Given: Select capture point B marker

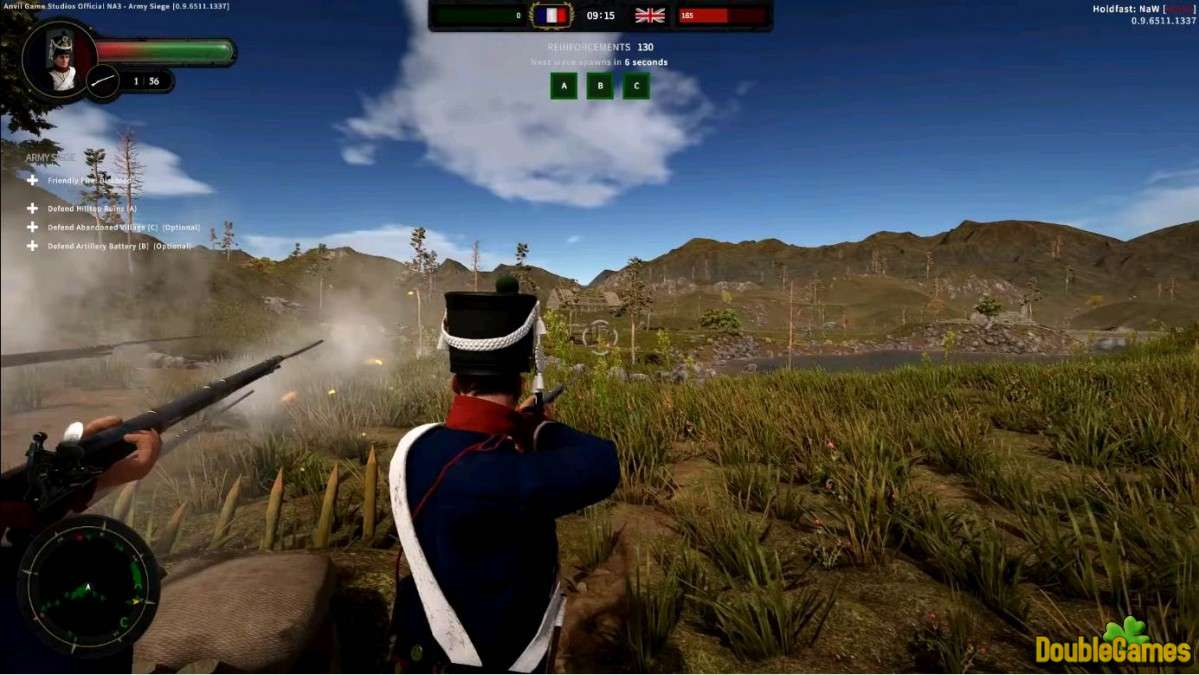Looking at the screenshot, I should (600, 86).
